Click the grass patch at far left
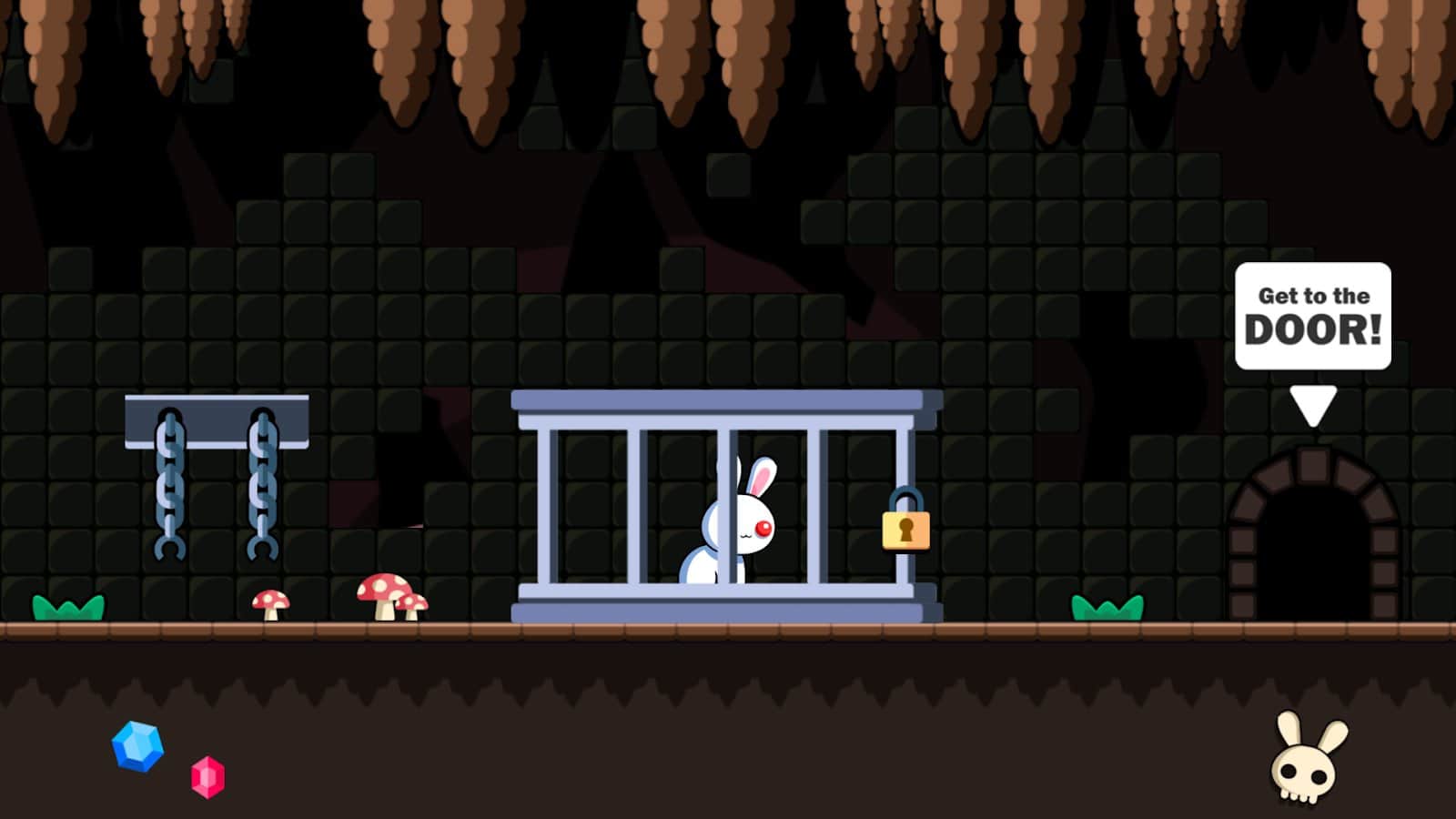This screenshot has width=1456, height=819. click(x=68, y=605)
